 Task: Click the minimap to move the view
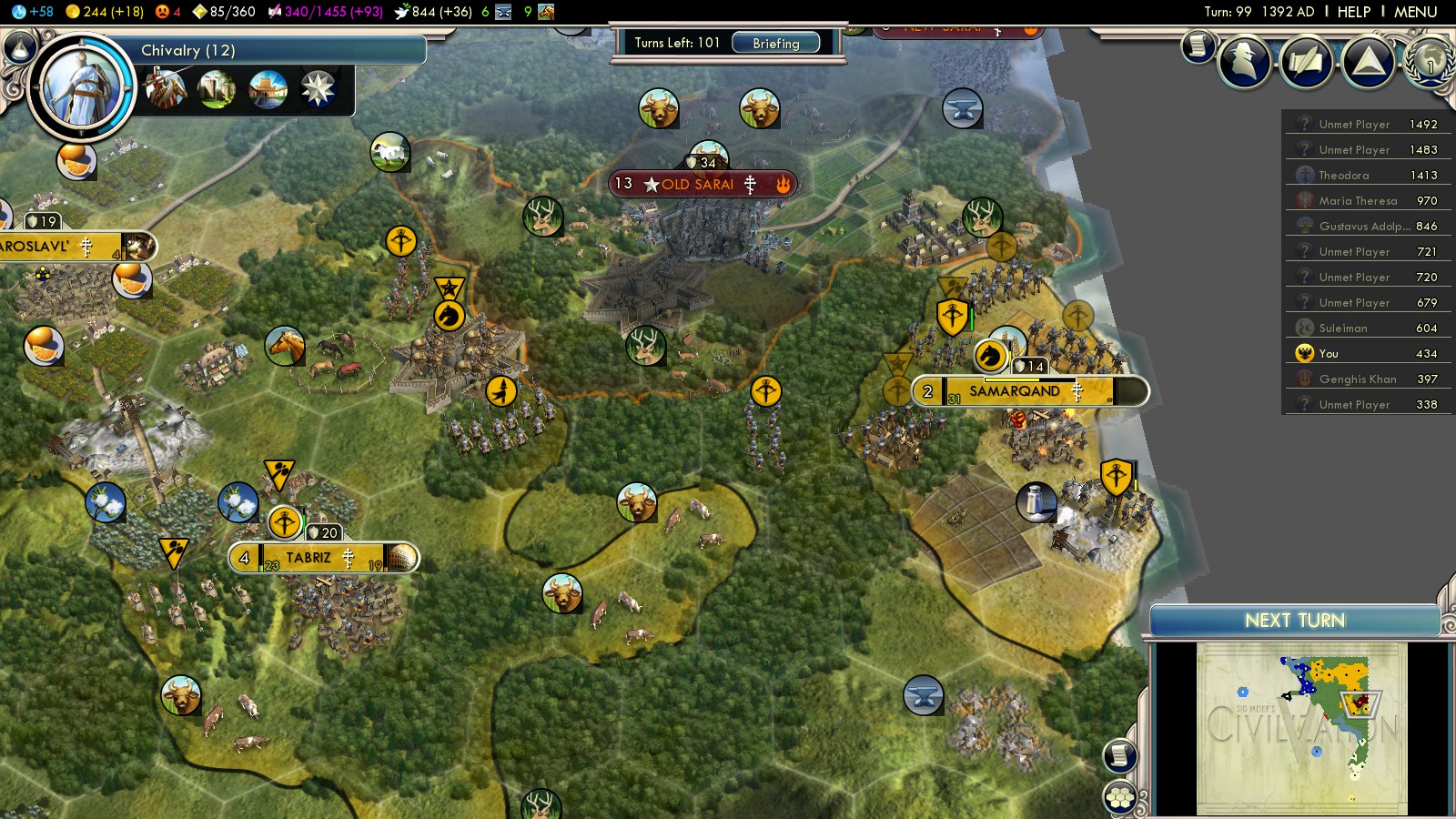(1301, 728)
